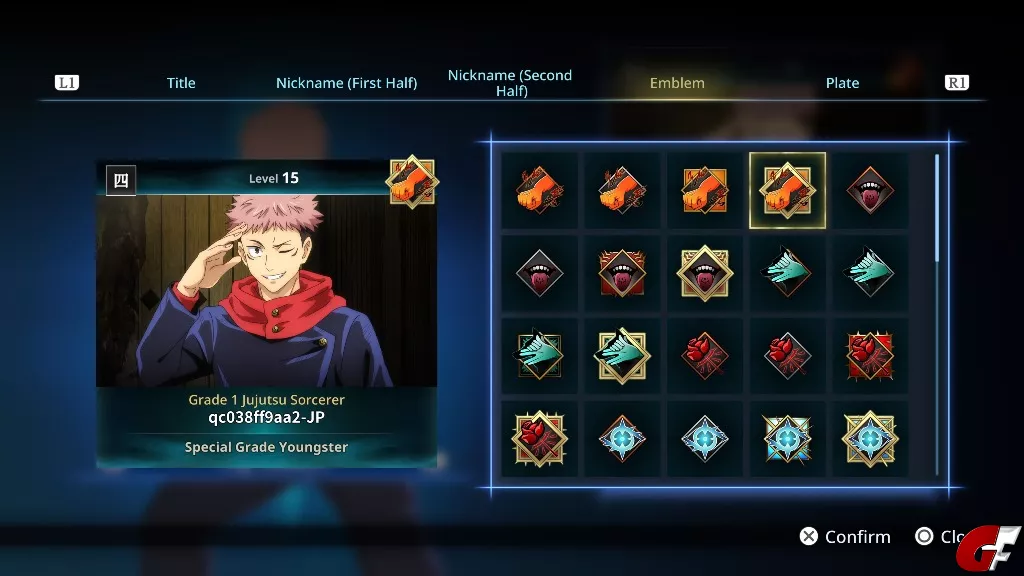
Task: Pick the bronze-framed open mouth emblem
Action: pos(870,190)
